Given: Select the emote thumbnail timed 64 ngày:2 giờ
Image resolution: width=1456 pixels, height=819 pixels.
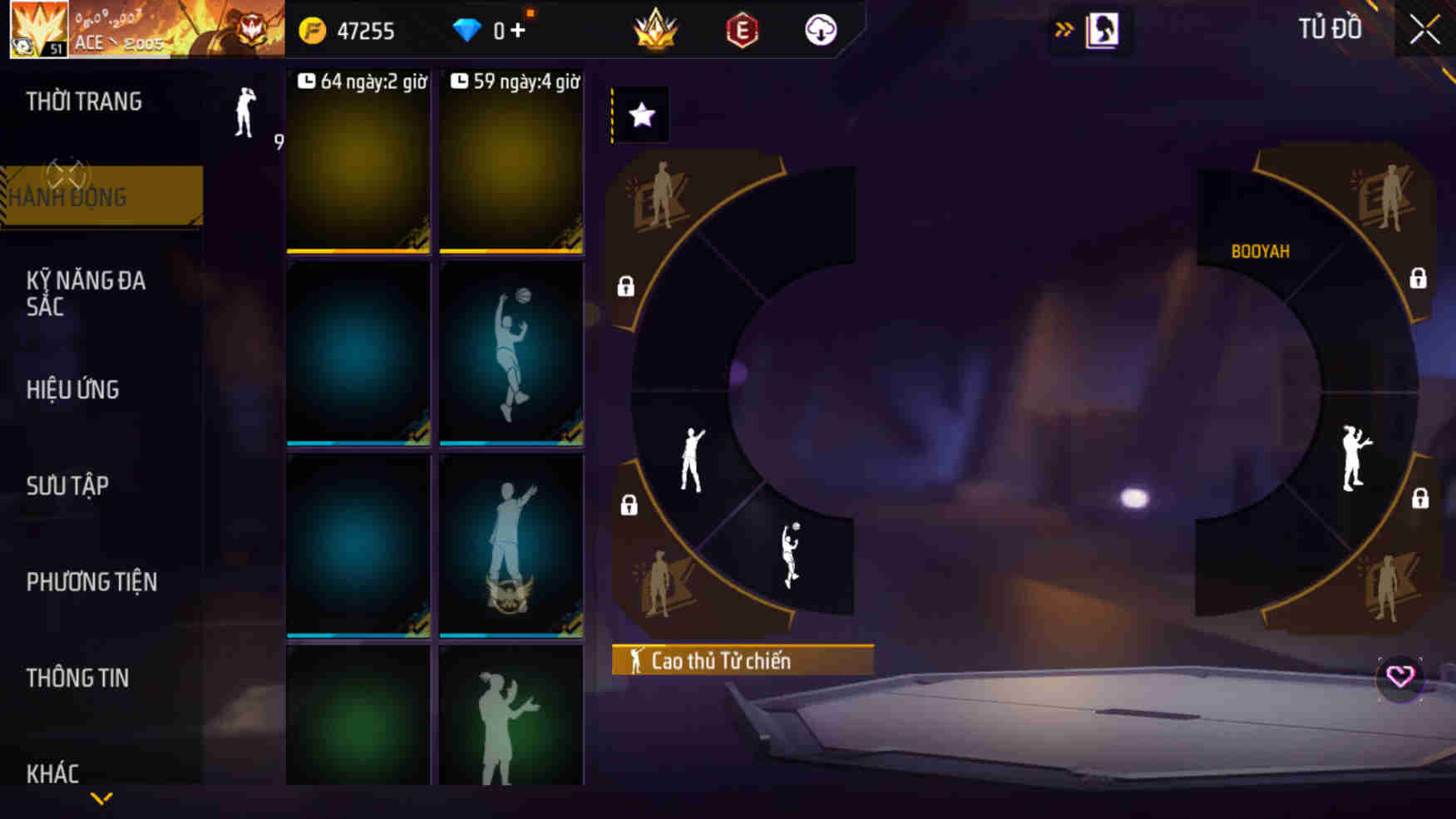Looking at the screenshot, I should pos(358,164).
